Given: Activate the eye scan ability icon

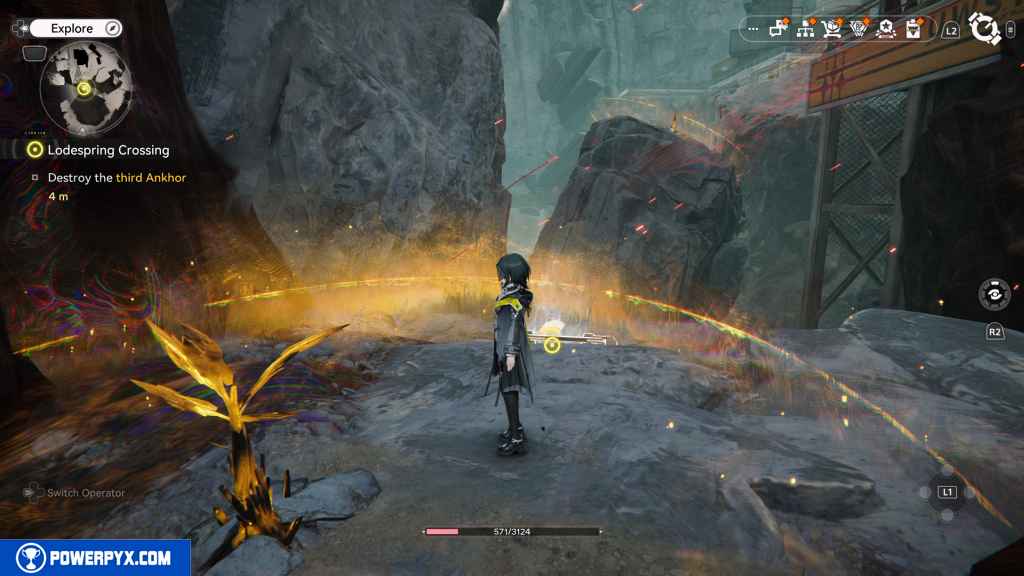Looking at the screenshot, I should click(x=994, y=294).
